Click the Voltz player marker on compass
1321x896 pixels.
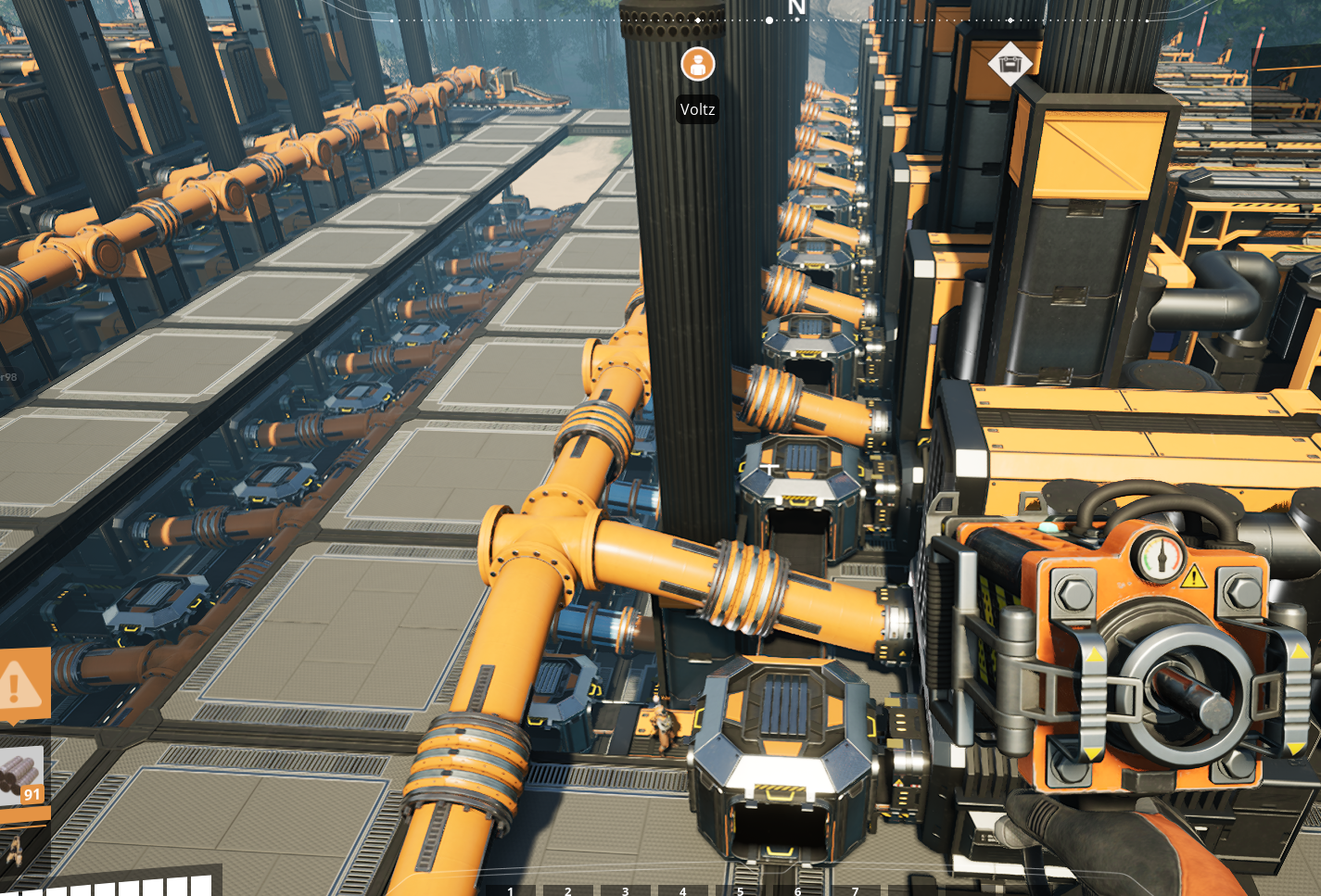(x=697, y=64)
